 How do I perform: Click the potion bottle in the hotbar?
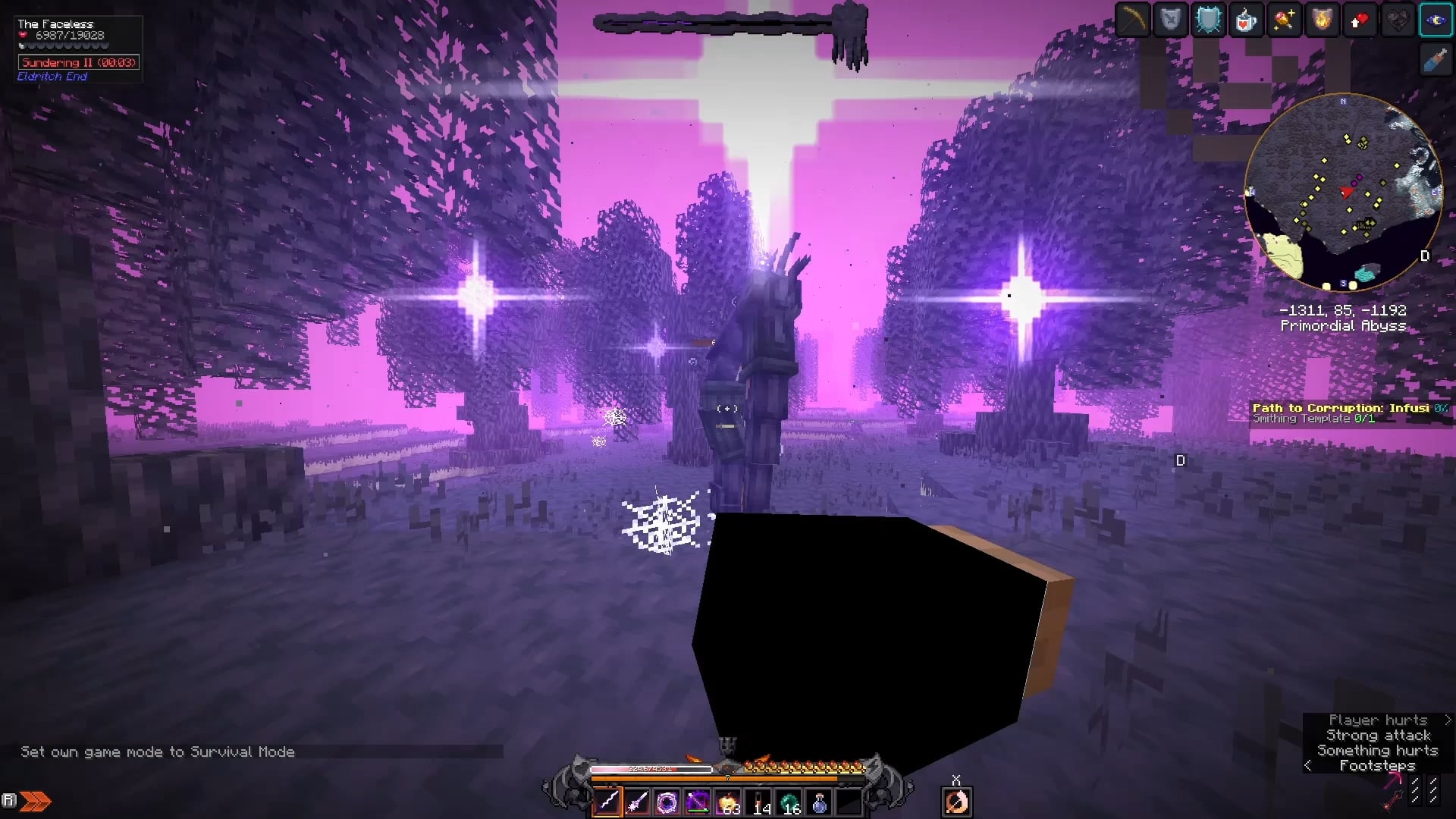point(820,802)
